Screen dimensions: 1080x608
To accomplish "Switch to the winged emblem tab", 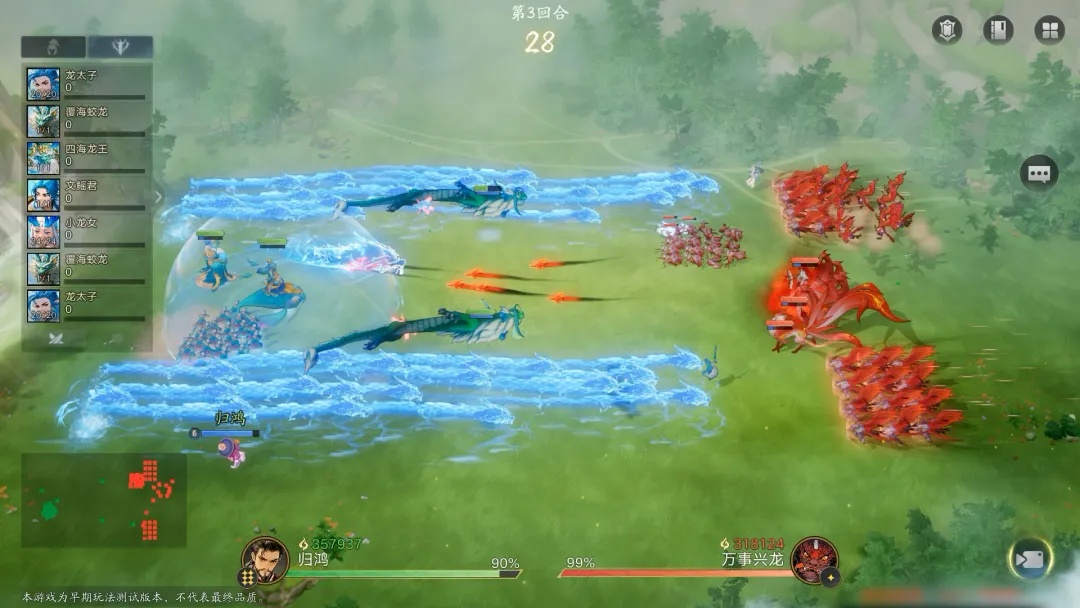I will point(119,47).
